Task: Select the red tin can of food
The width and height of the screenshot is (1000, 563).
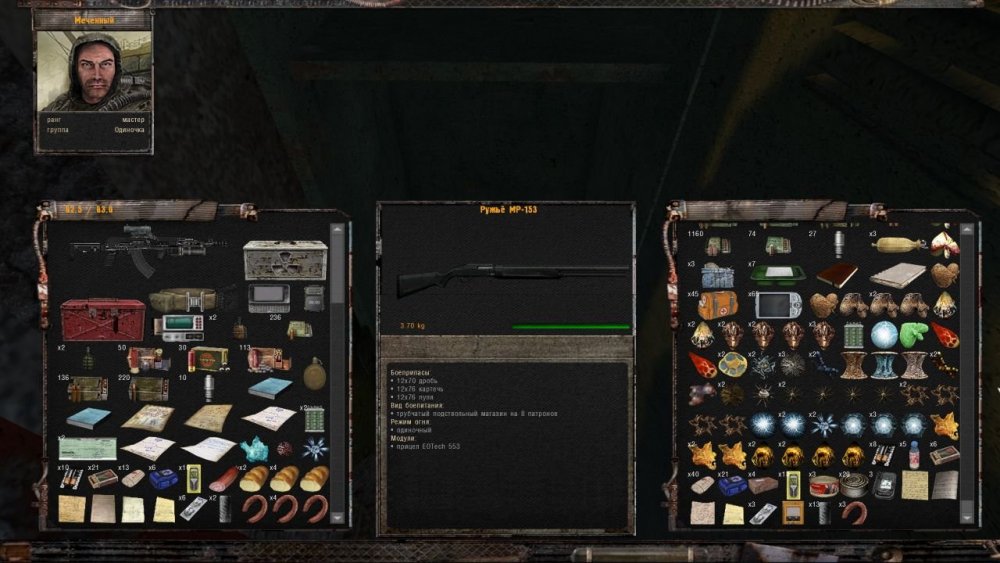Action: pos(823,486)
